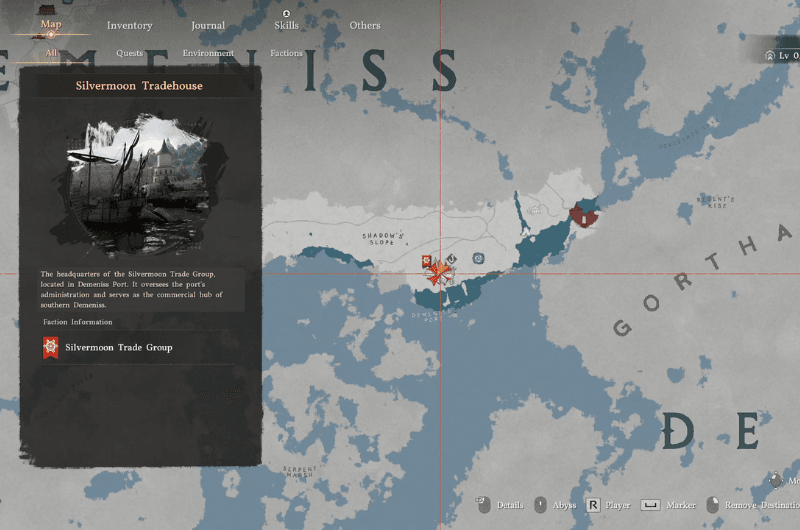
Task: Filter map by Environment
Action: tap(208, 53)
